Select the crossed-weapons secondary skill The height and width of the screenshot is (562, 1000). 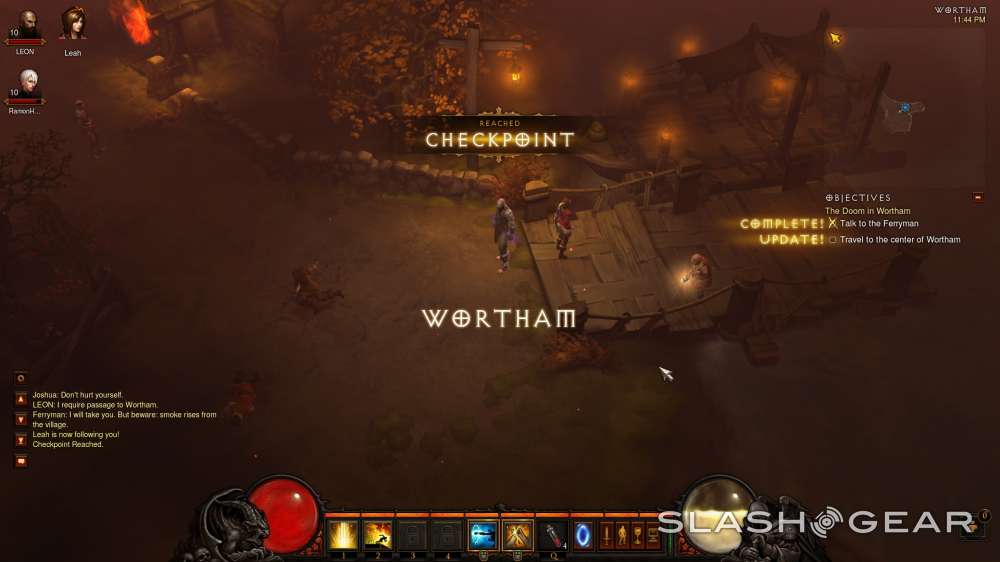tap(518, 535)
